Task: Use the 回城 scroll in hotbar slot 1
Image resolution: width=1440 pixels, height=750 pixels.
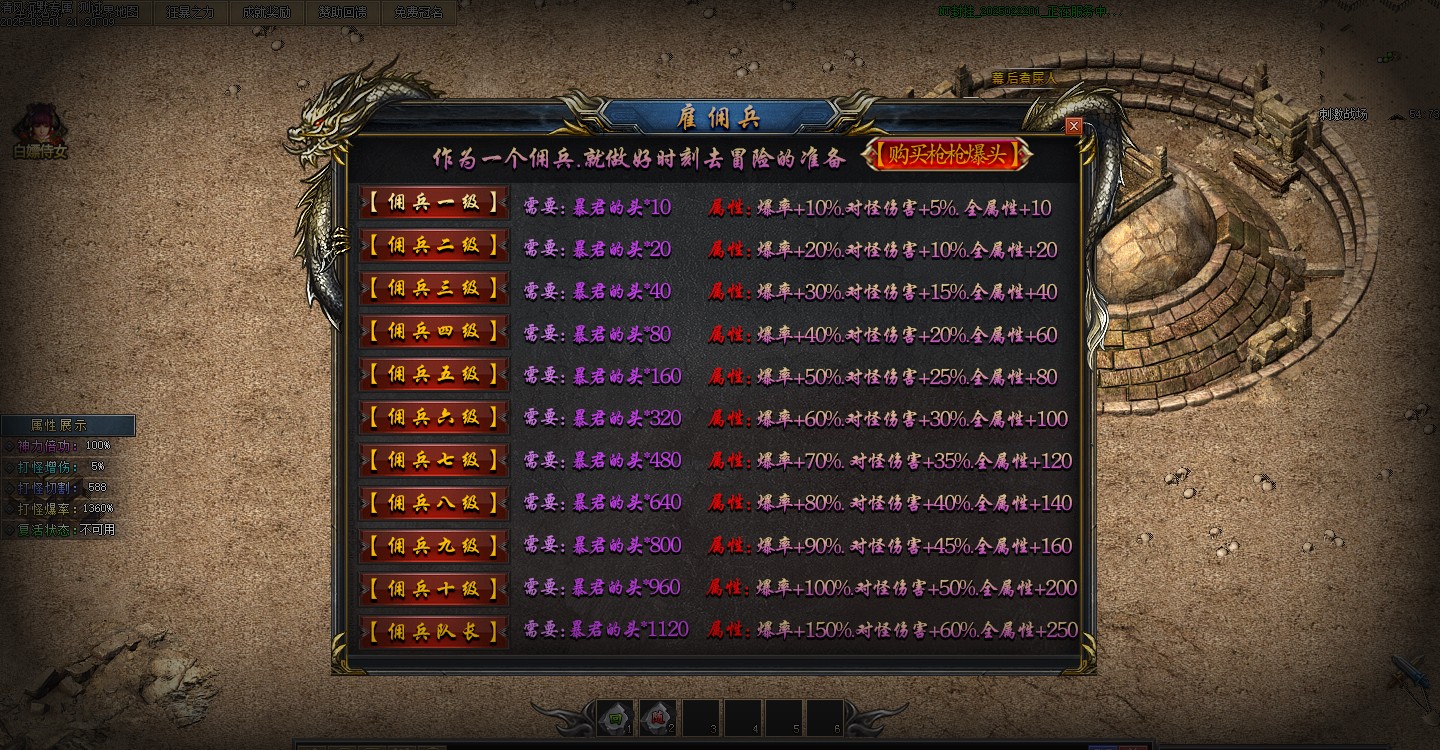Action: coord(615,718)
